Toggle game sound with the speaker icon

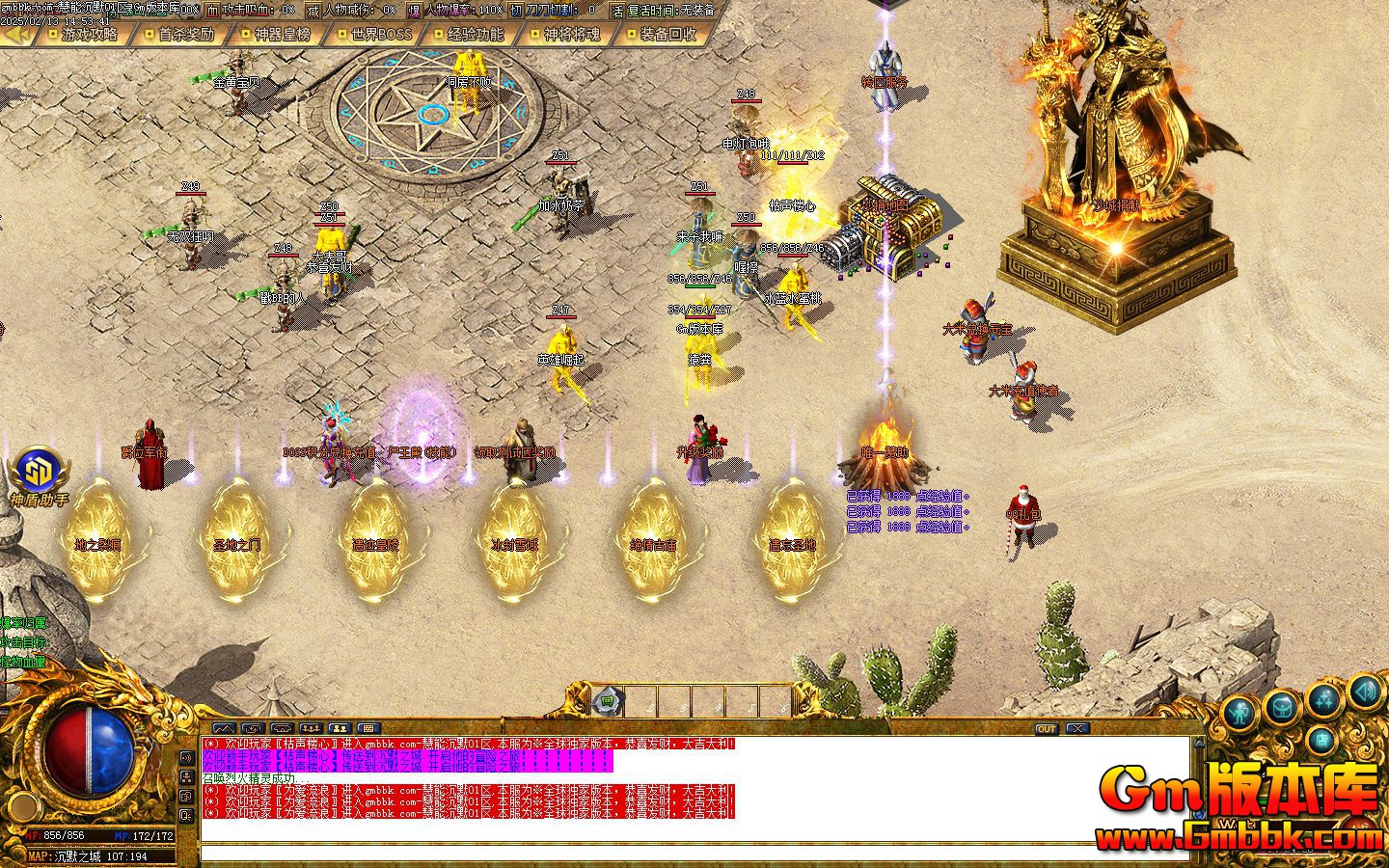1364,692
